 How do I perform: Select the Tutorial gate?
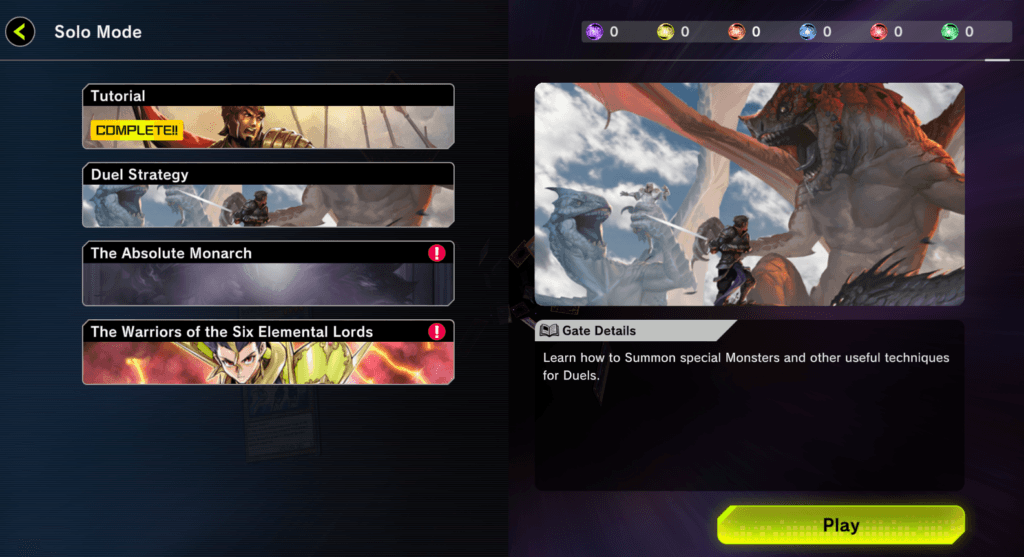point(268,116)
